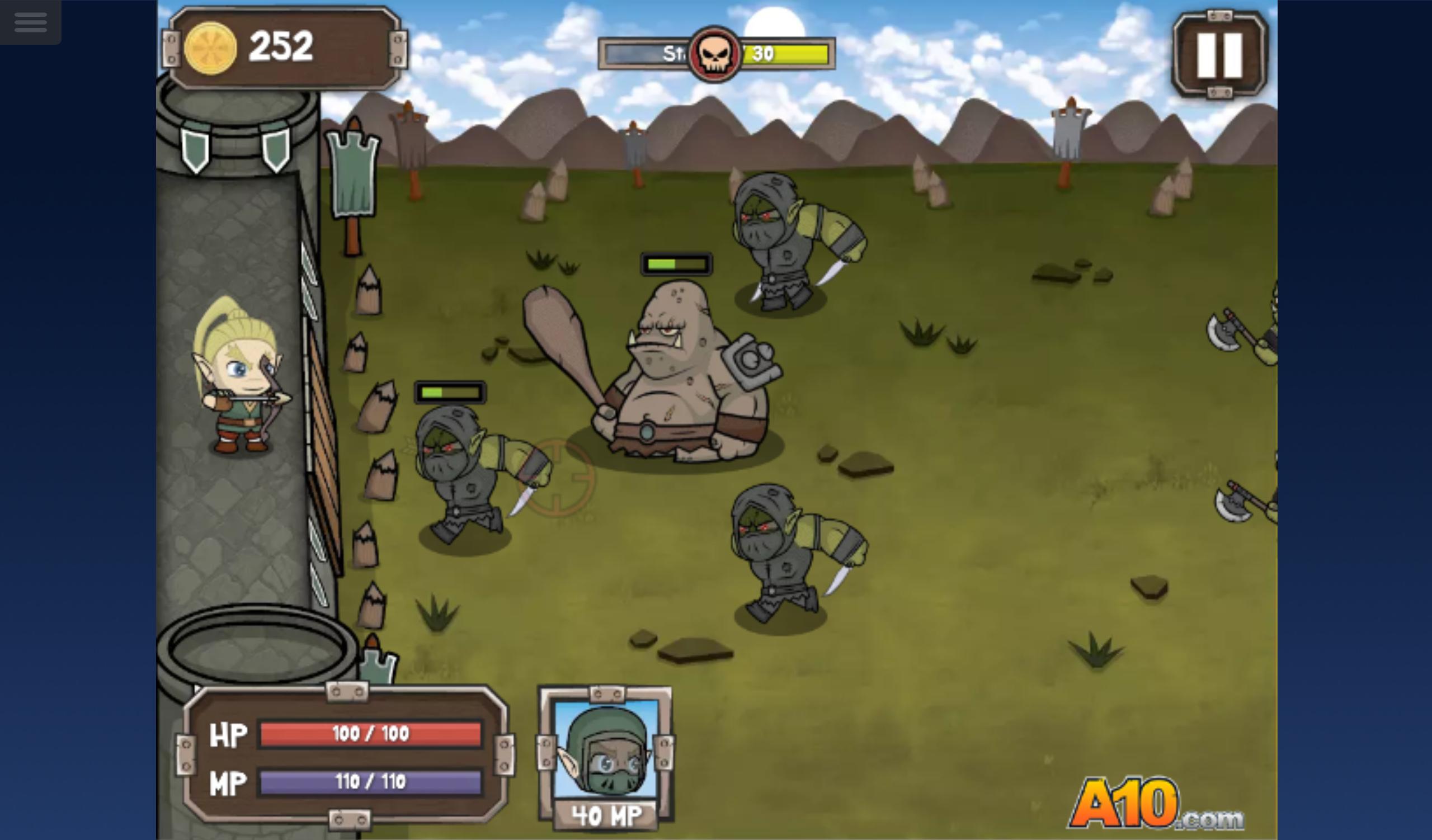Activate the 40 MP hooded orc ability
This screenshot has width=1432, height=840.
[606, 757]
